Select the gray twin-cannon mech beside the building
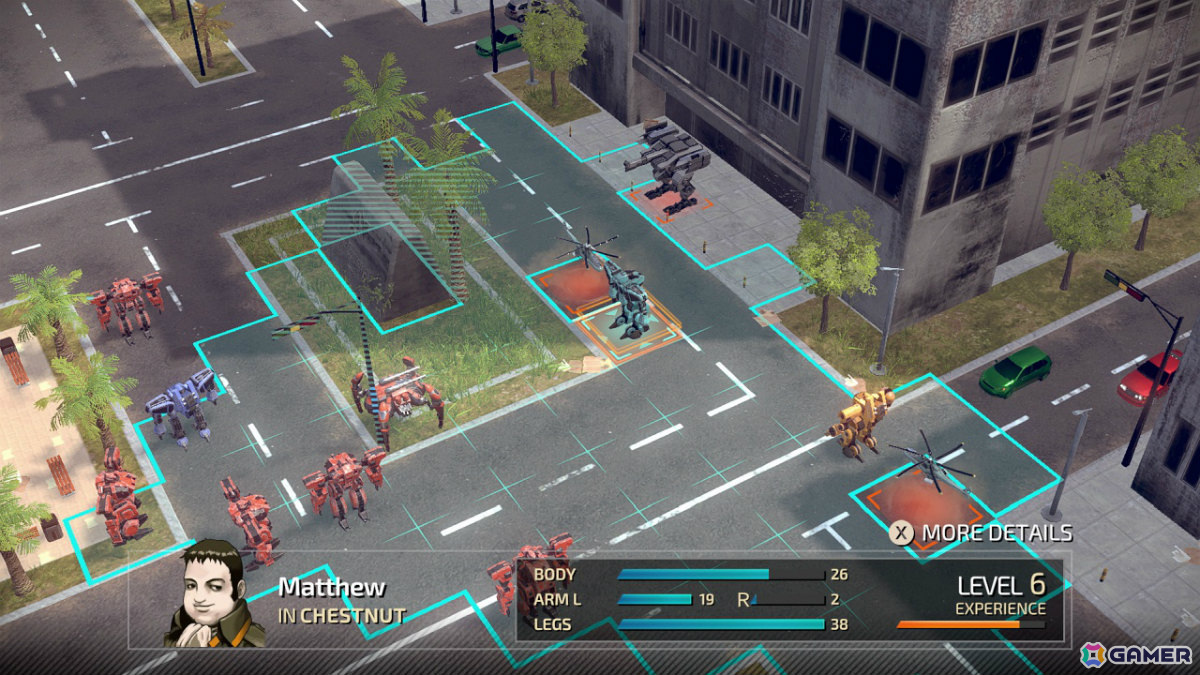This screenshot has width=1200, height=675. 664,162
